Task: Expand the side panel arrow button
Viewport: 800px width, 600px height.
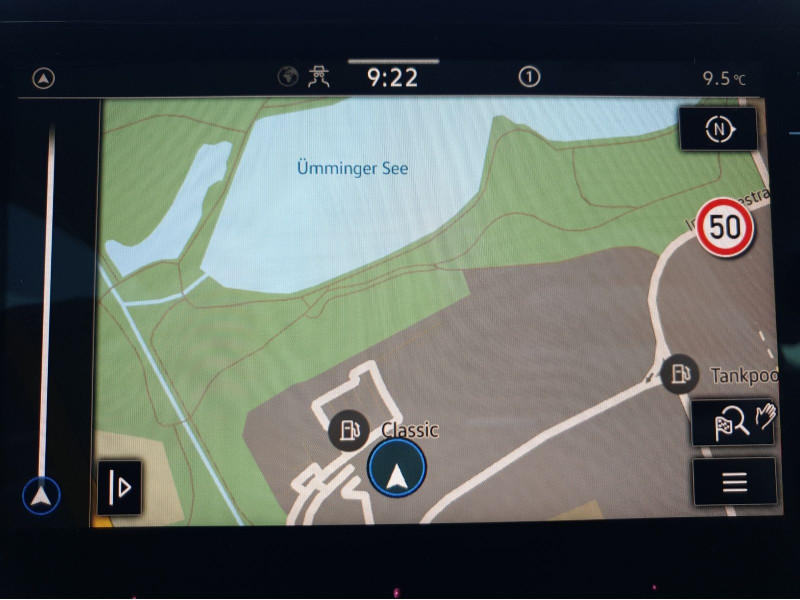Action: point(119,487)
